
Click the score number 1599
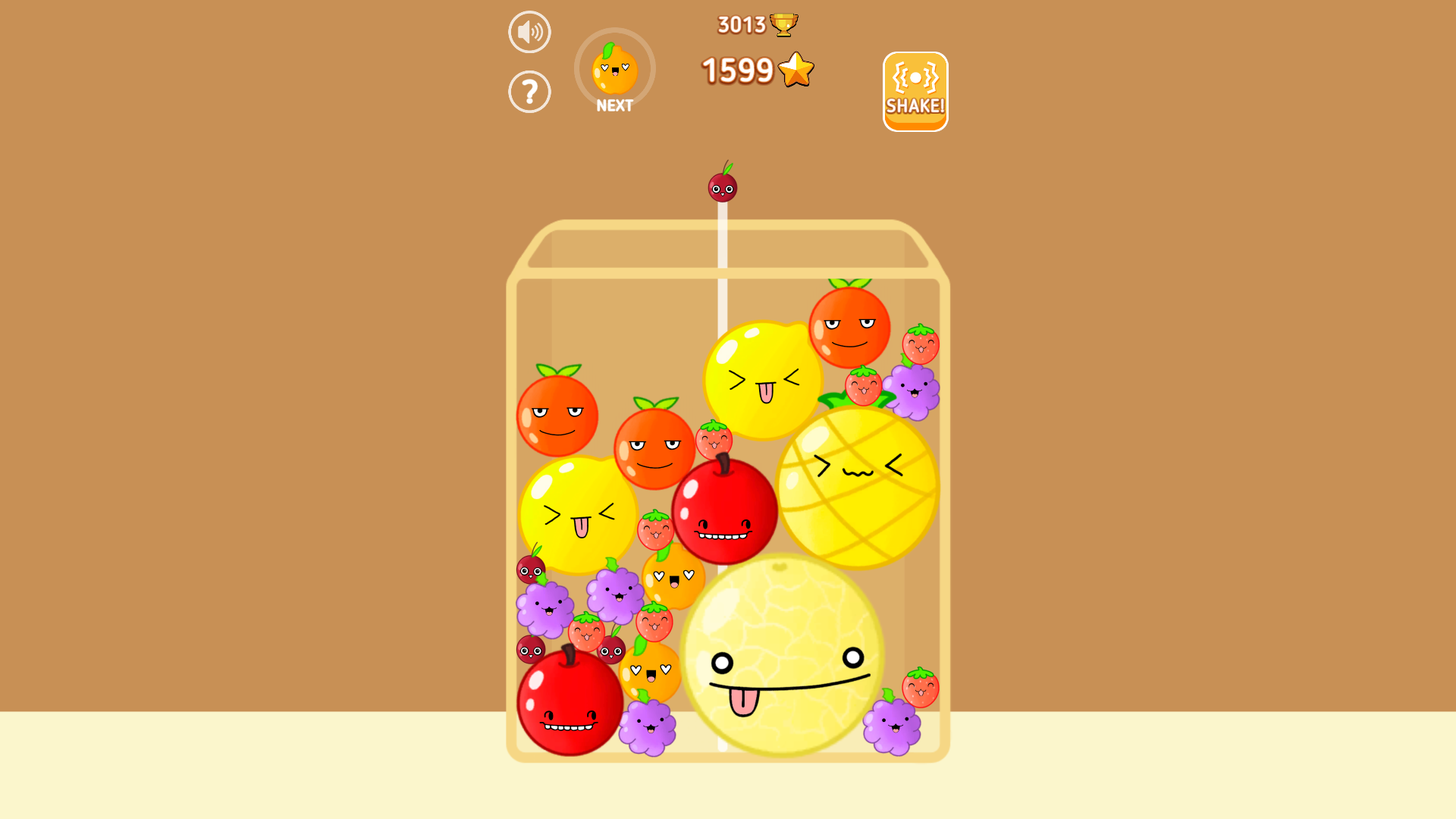coord(739,71)
